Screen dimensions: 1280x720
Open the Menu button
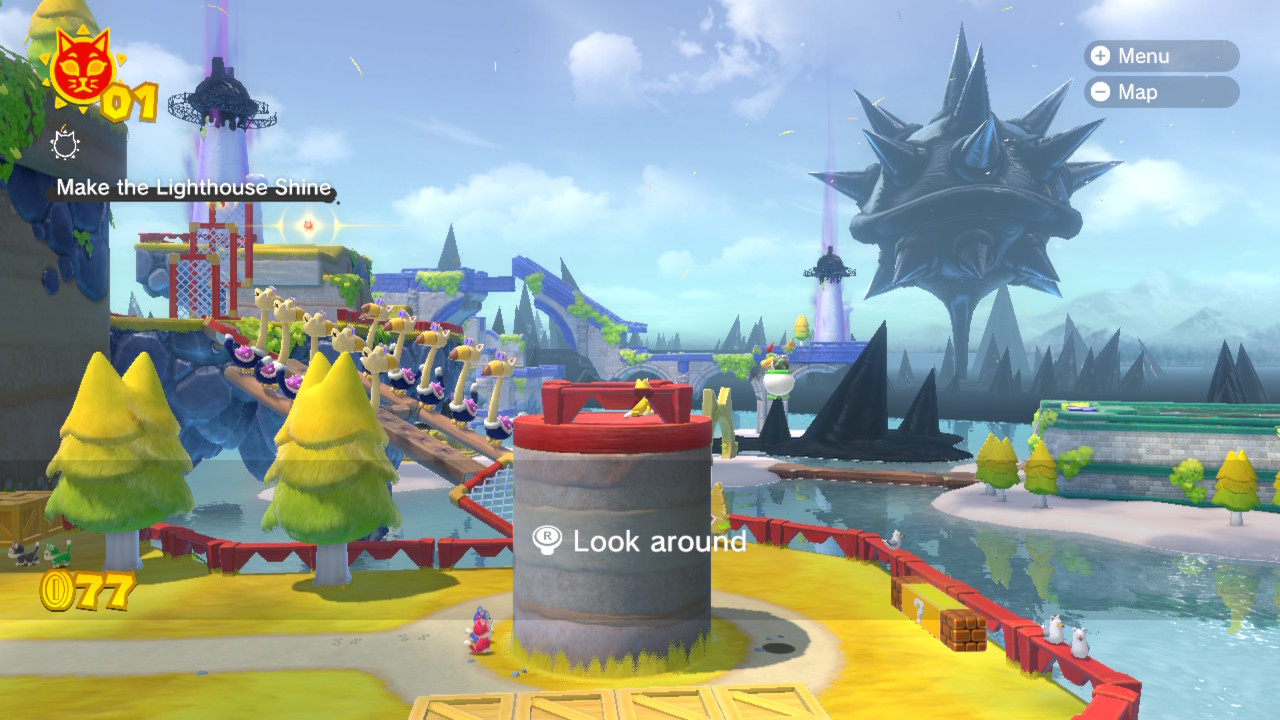1160,56
